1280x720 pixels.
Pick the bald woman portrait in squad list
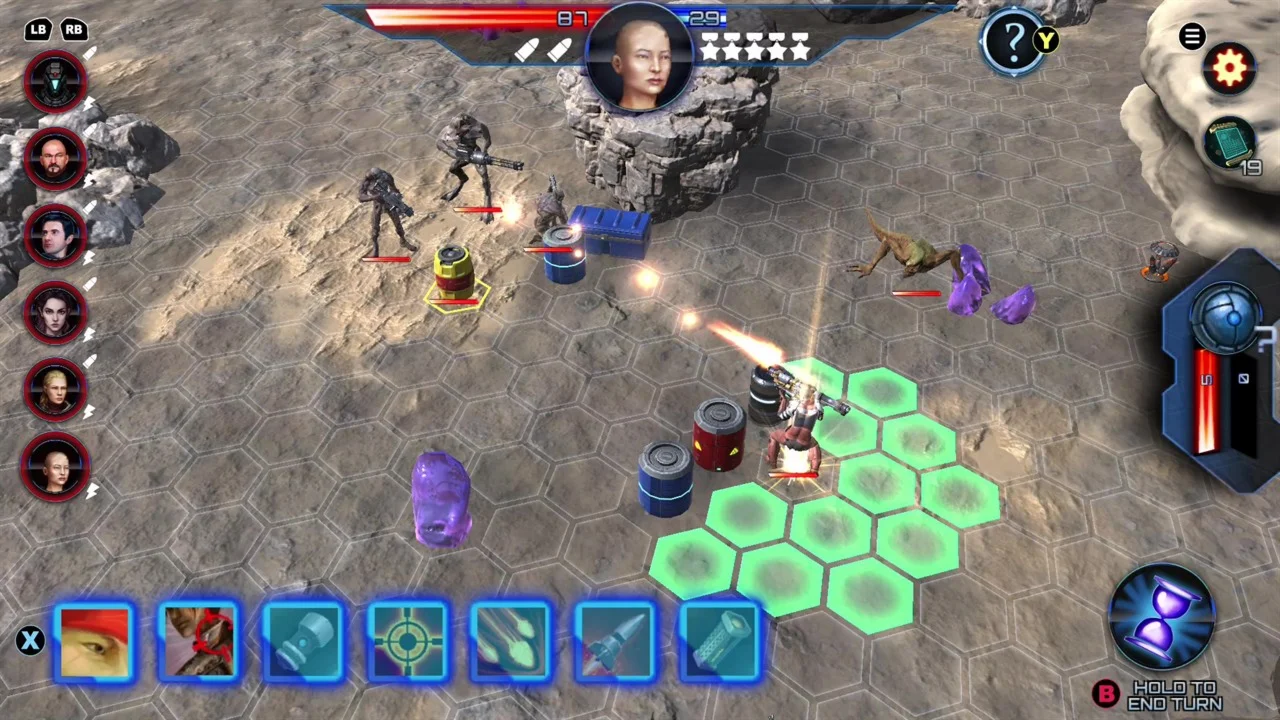tap(56, 466)
